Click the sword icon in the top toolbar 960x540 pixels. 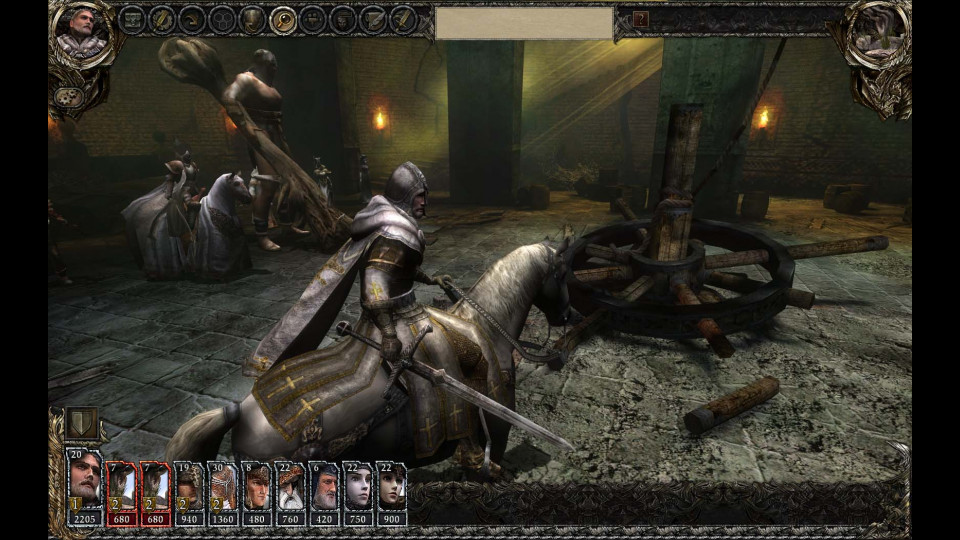tap(403, 19)
